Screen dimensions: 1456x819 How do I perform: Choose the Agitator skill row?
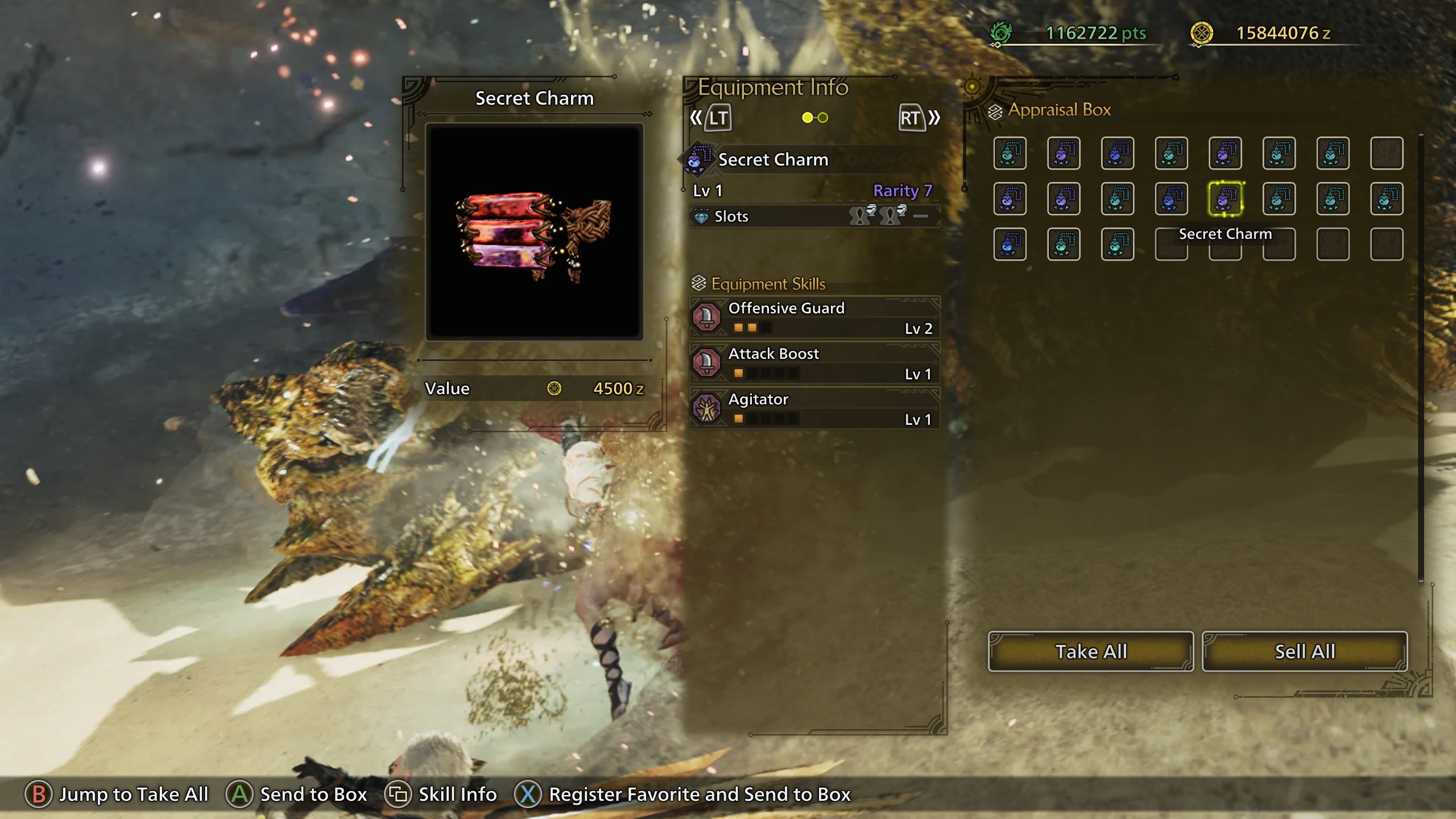pyautogui.click(x=814, y=408)
